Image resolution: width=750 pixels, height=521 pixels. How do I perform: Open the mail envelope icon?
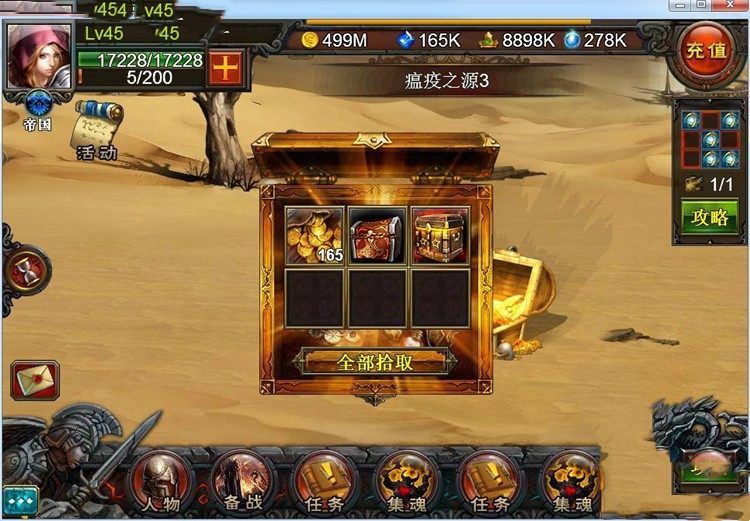pyautogui.click(x=35, y=380)
